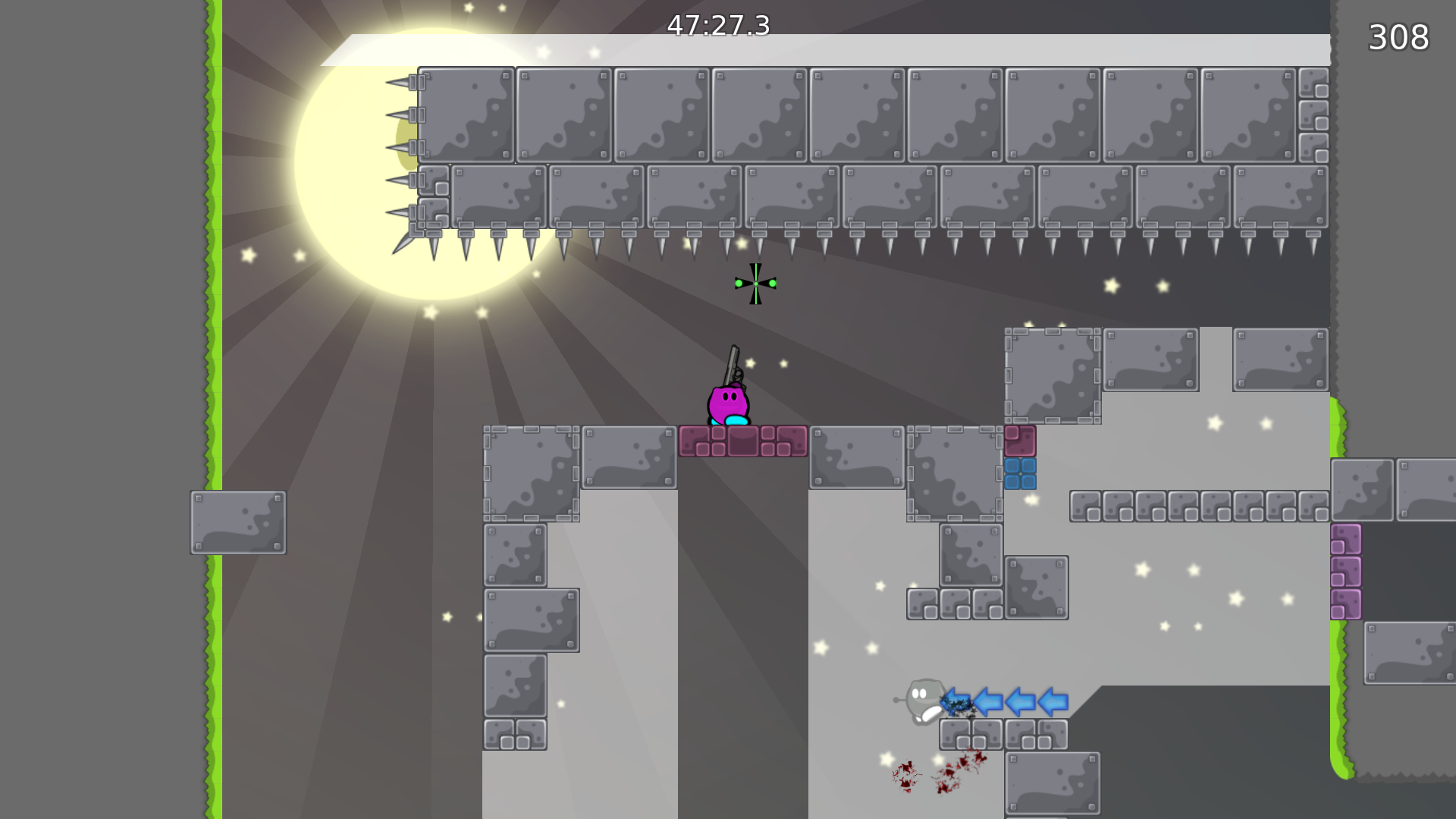Click the purple player character holding the gun

click(727, 402)
